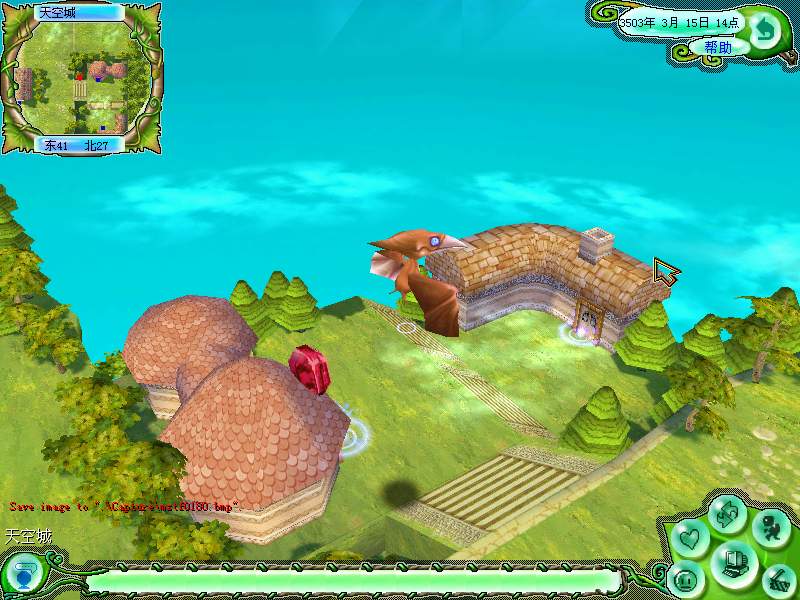Viewport: 800px width, 600px height.
Task: Click the round face bubble icon
Action: 687,578
